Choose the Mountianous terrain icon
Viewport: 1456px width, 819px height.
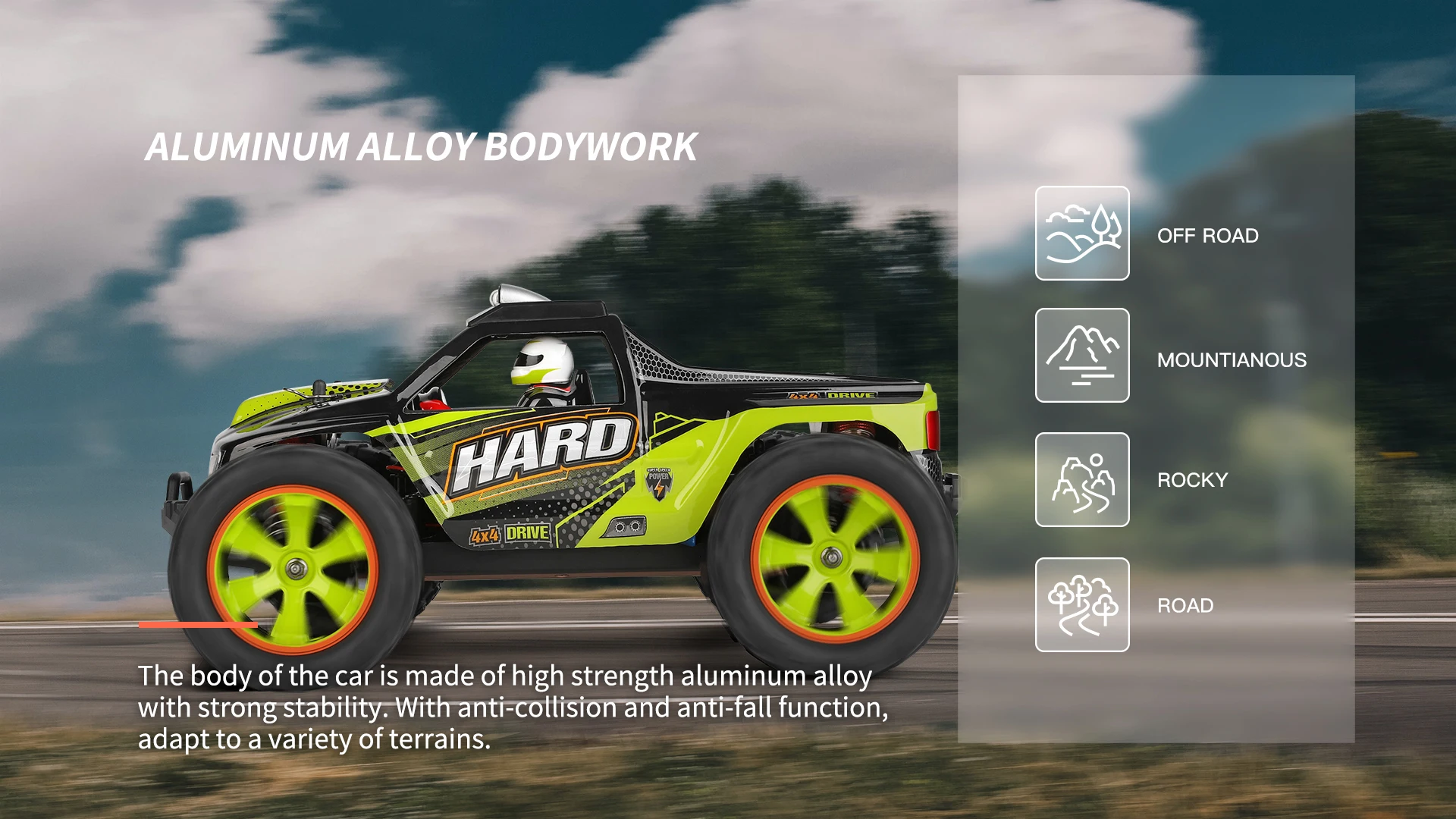(x=1082, y=356)
